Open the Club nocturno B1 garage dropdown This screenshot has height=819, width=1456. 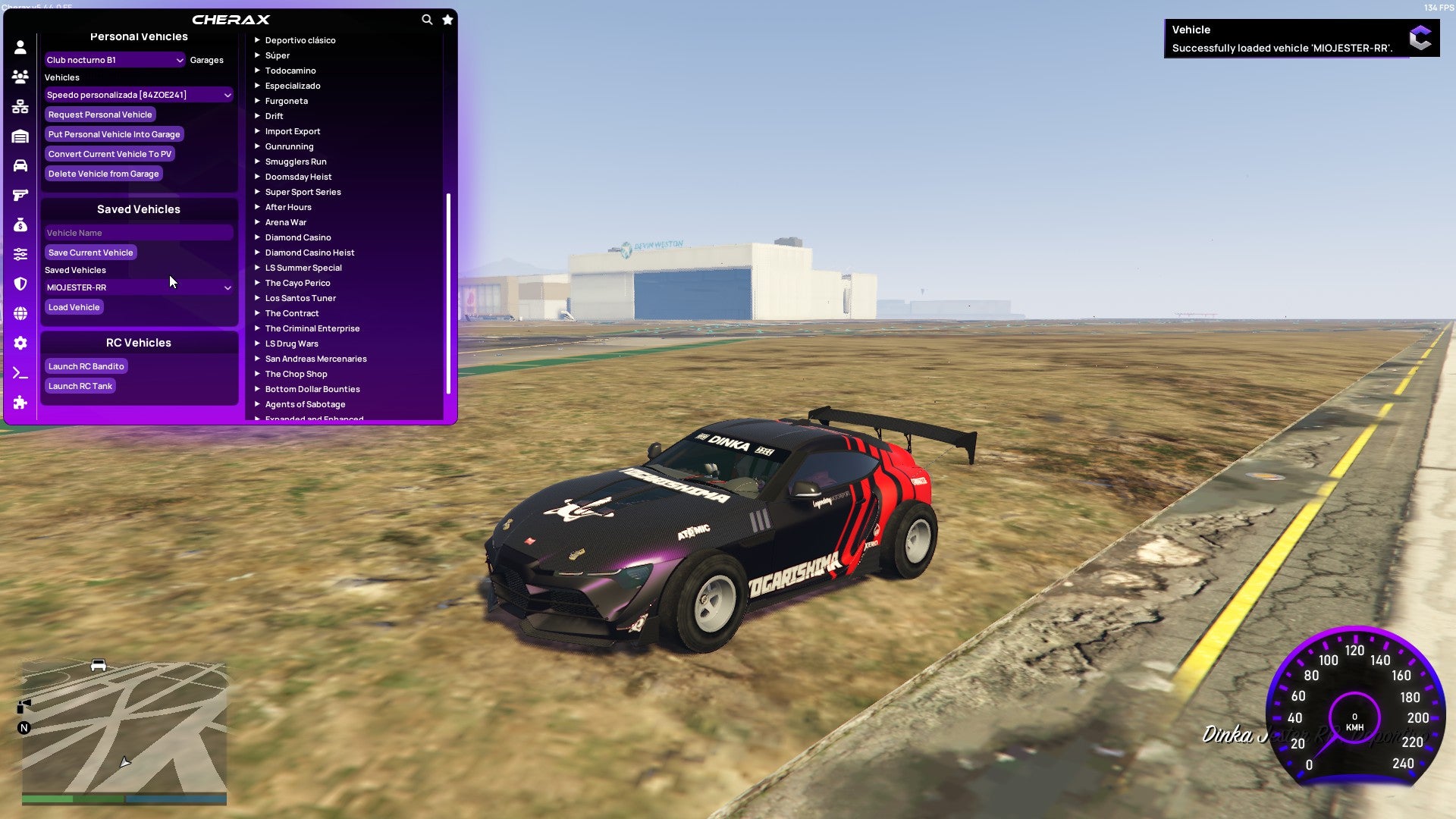[x=114, y=59]
